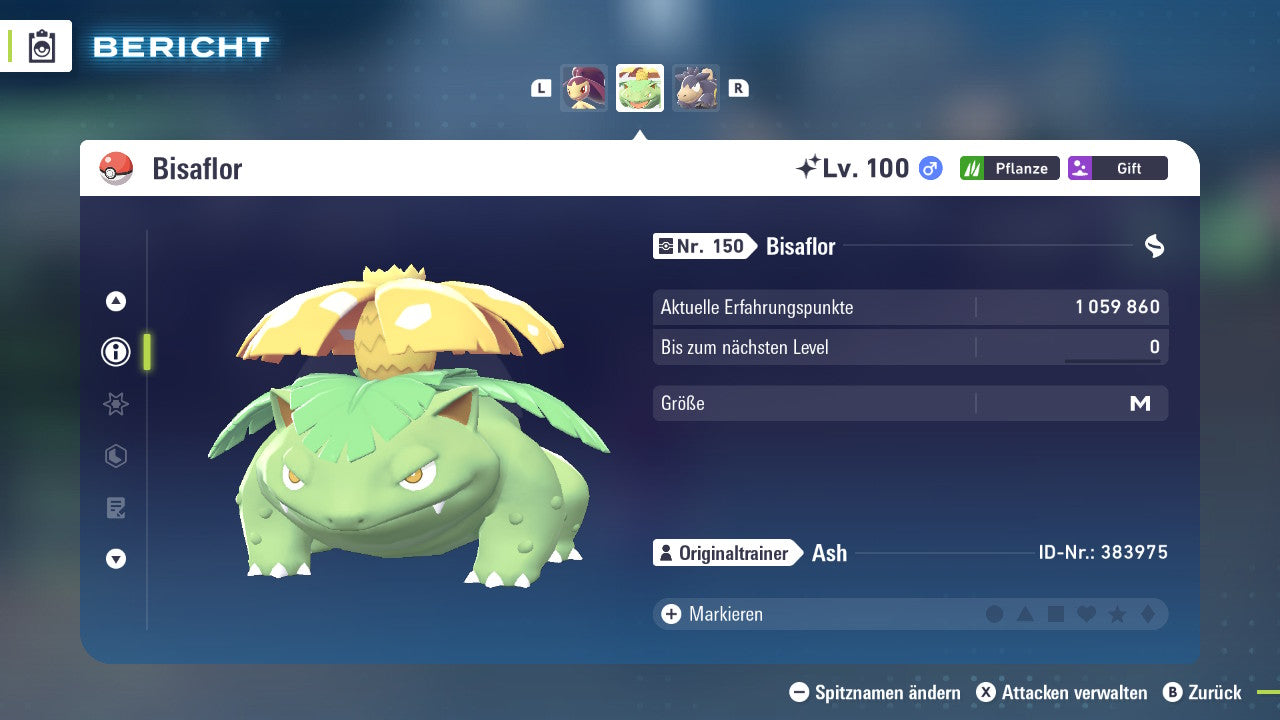Image resolution: width=1280 pixels, height=720 pixels.
Task: Expand the upward page navigation arrow
Action: pyautogui.click(x=115, y=300)
